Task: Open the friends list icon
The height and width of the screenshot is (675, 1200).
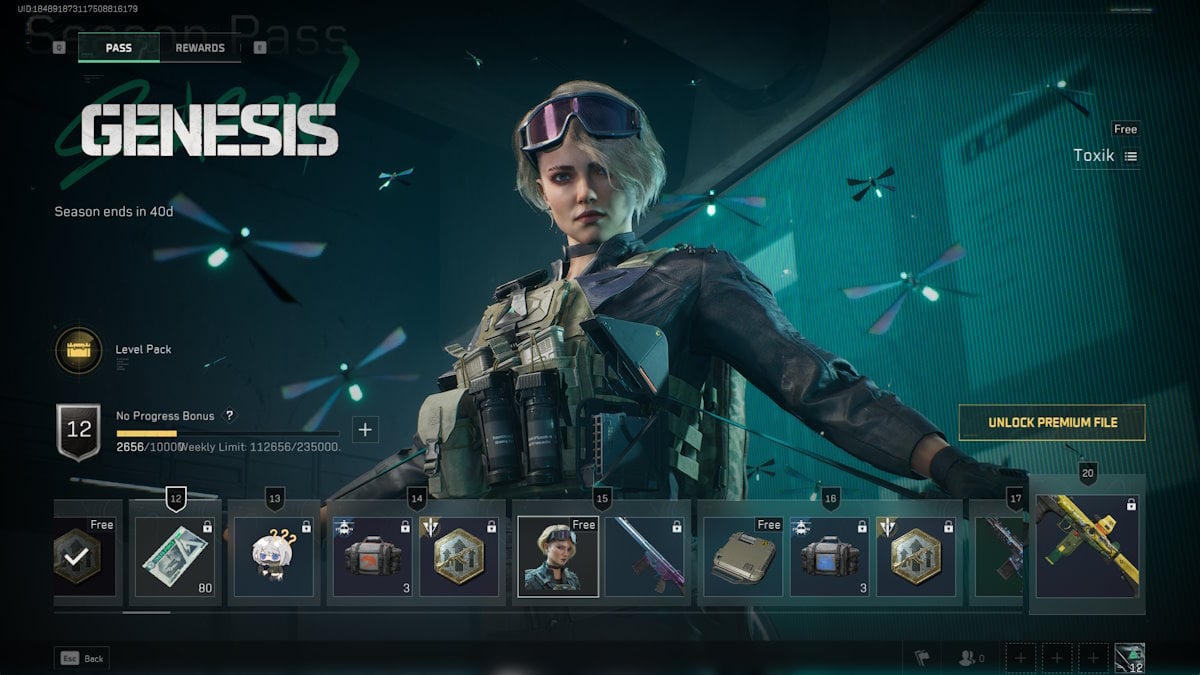Action: click(x=970, y=658)
